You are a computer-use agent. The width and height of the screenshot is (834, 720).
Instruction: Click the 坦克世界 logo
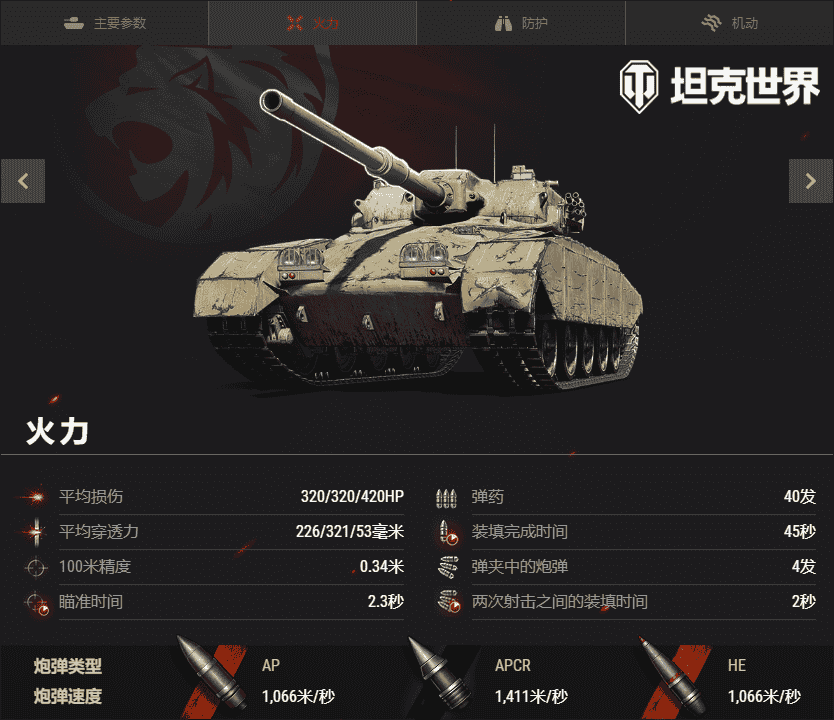[719, 87]
